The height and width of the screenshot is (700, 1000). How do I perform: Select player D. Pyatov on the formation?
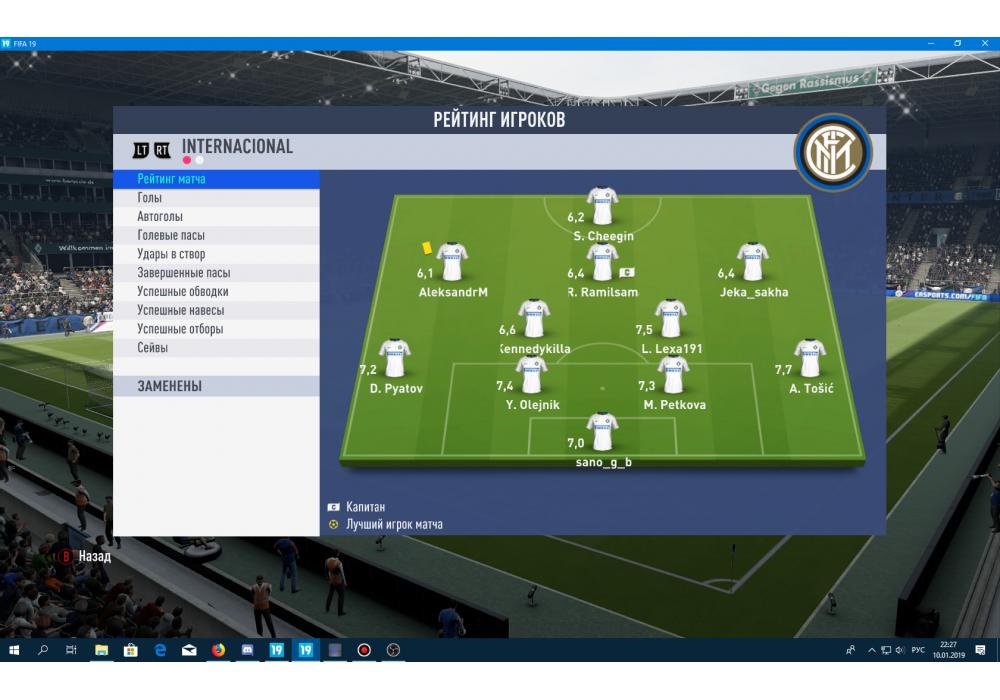(x=394, y=359)
